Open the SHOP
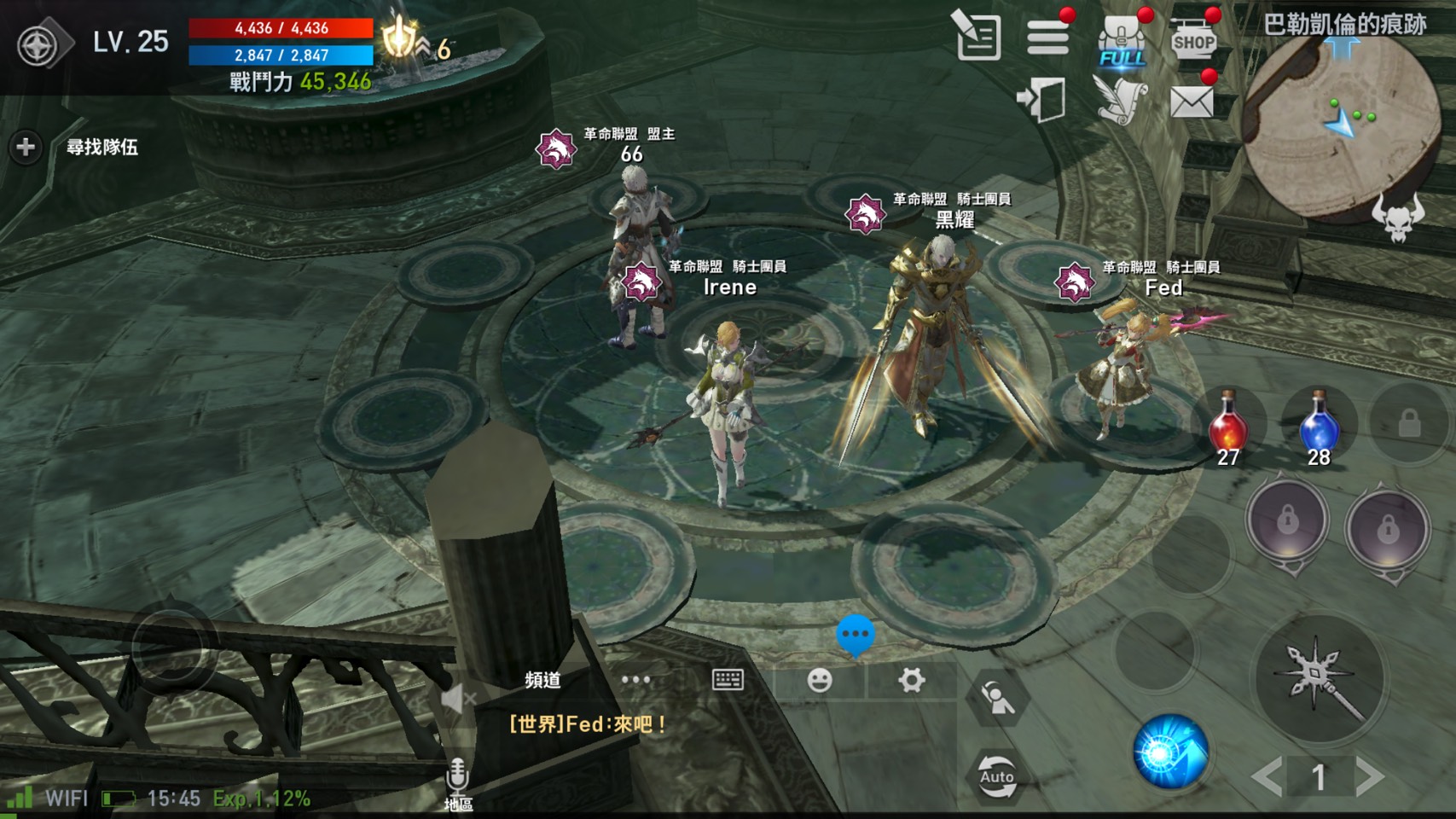Screen dimensions: 1456x819 pos(1193,39)
